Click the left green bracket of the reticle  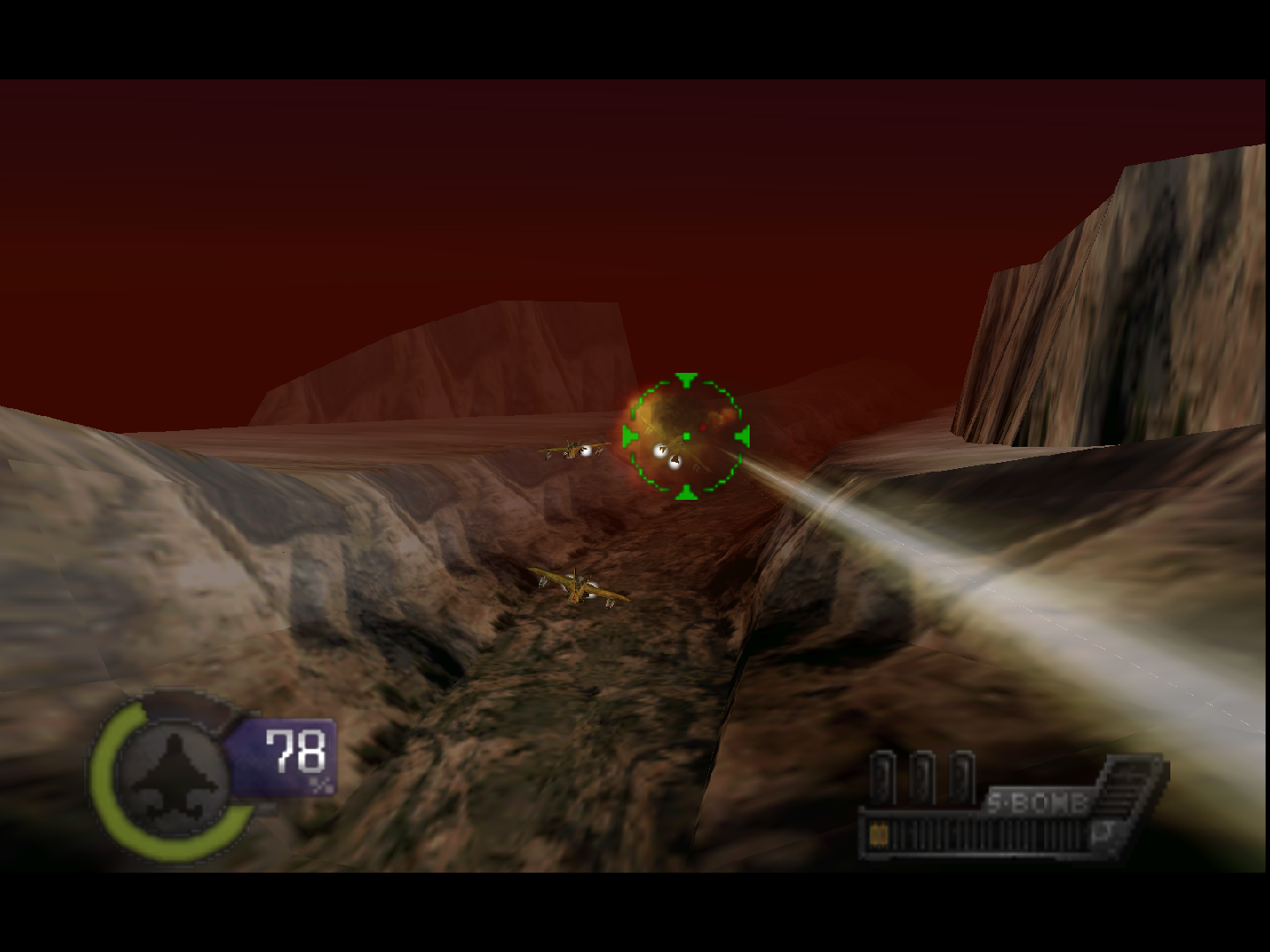[629, 435]
